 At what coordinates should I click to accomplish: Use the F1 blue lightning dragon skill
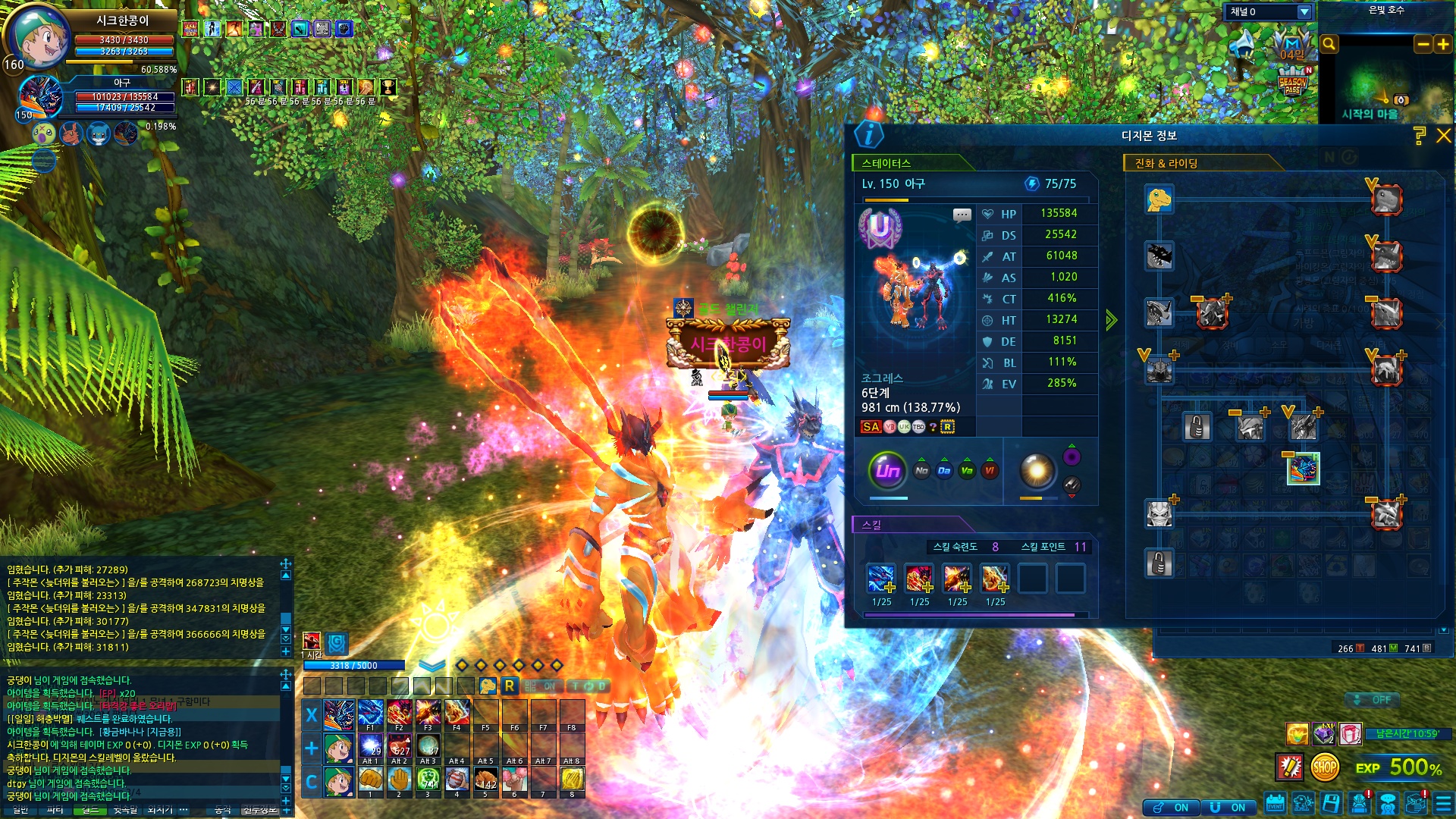coord(371,714)
